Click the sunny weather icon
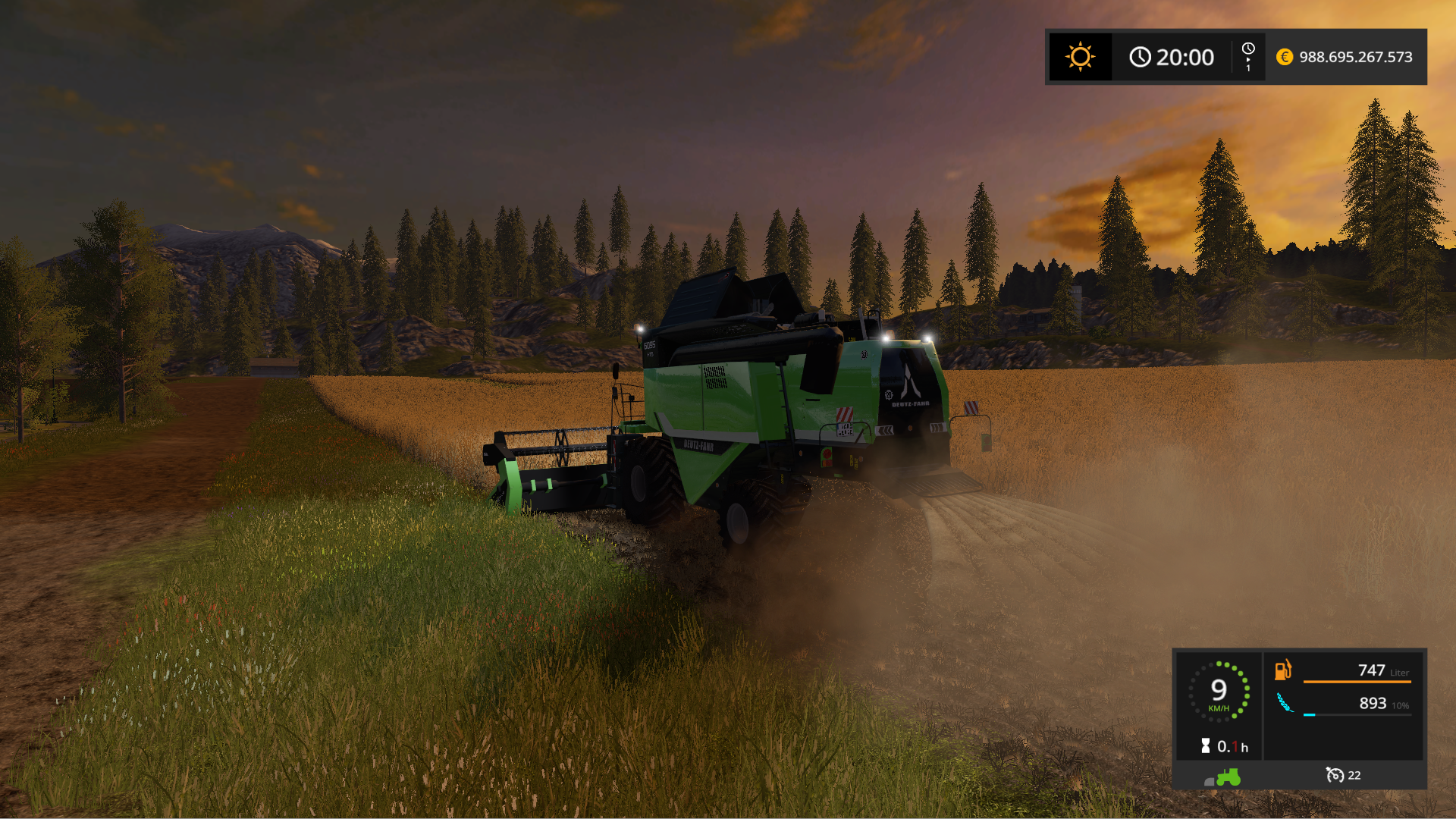The height and width of the screenshot is (819, 1456). [1080, 57]
